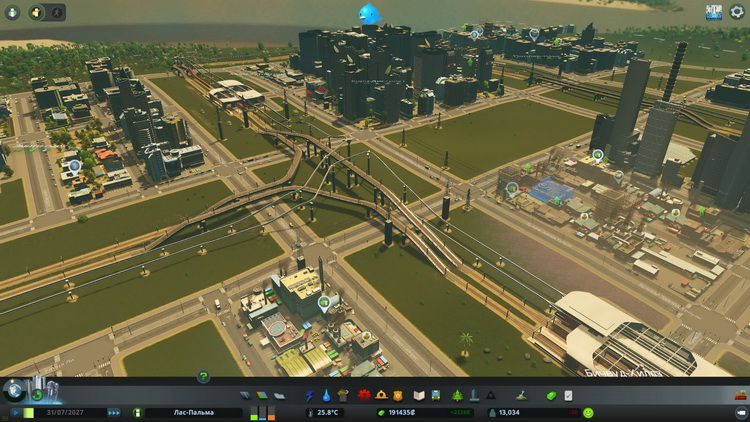Open the police badge menu
The image size is (750, 422).
(x=398, y=396)
